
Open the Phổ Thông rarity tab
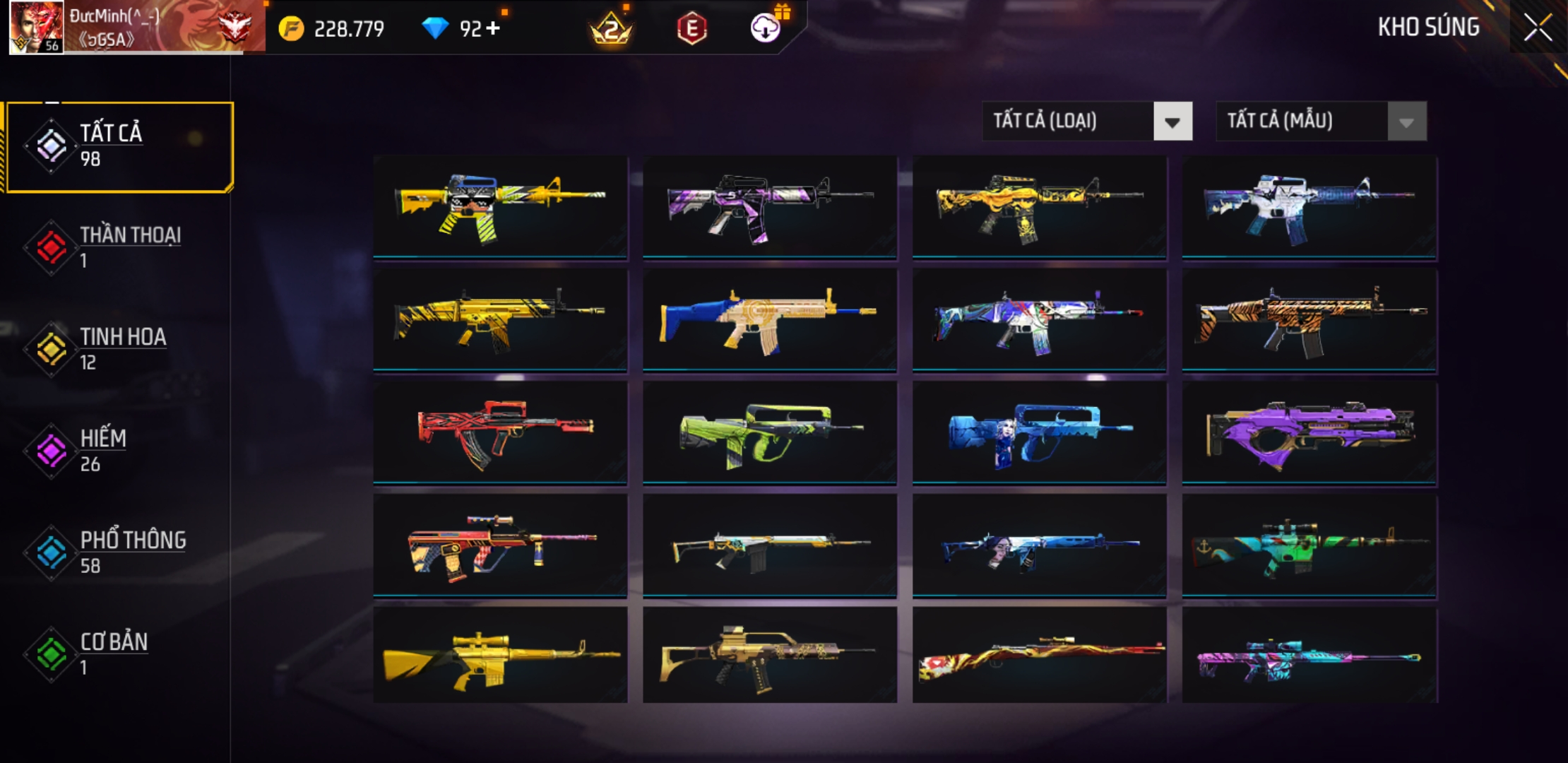(x=120, y=552)
